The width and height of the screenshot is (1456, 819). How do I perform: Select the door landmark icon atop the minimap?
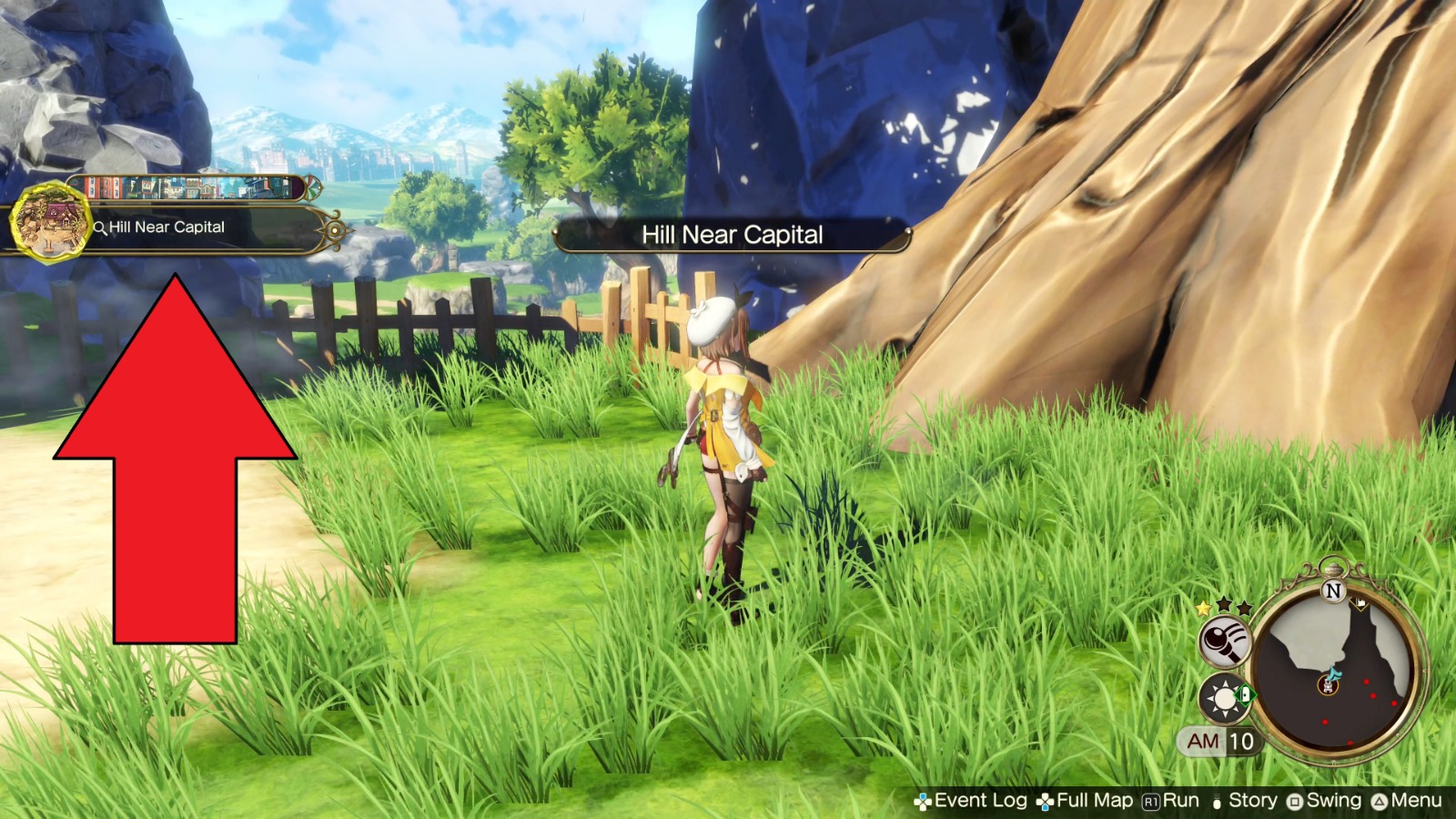click(x=1360, y=603)
